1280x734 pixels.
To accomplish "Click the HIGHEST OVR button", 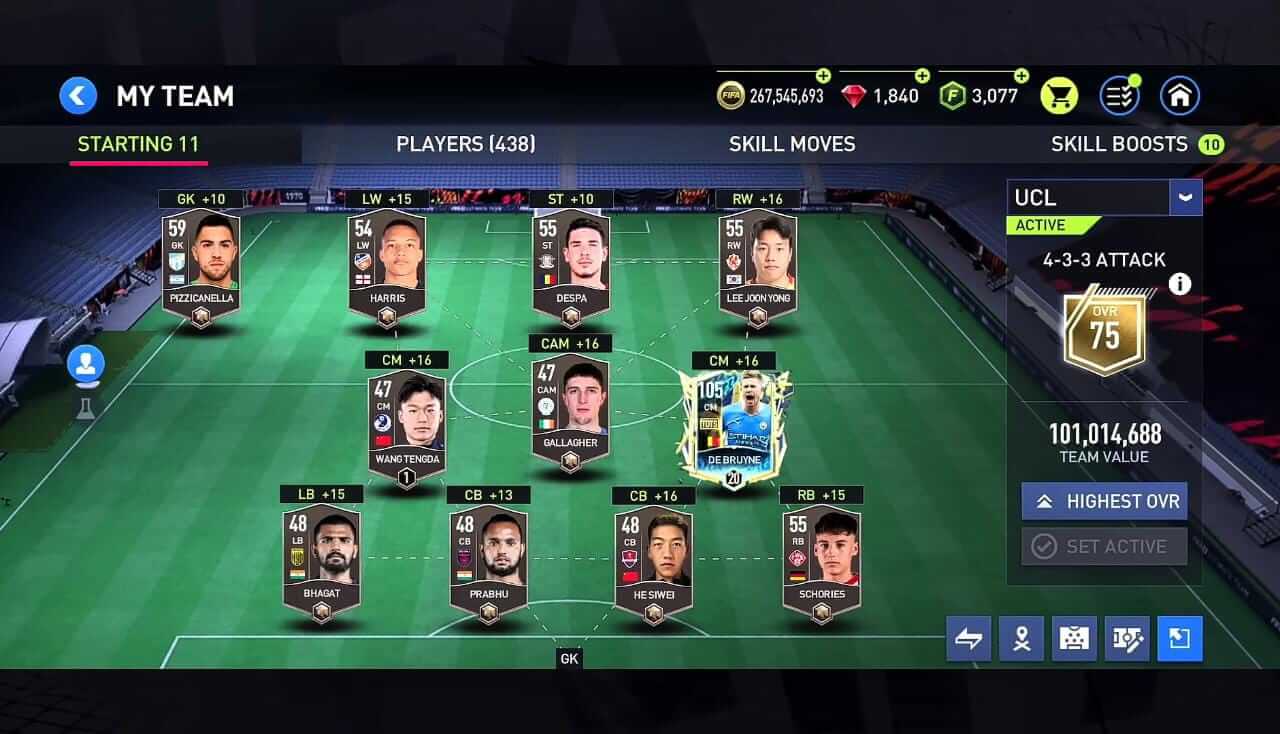I will (1104, 501).
